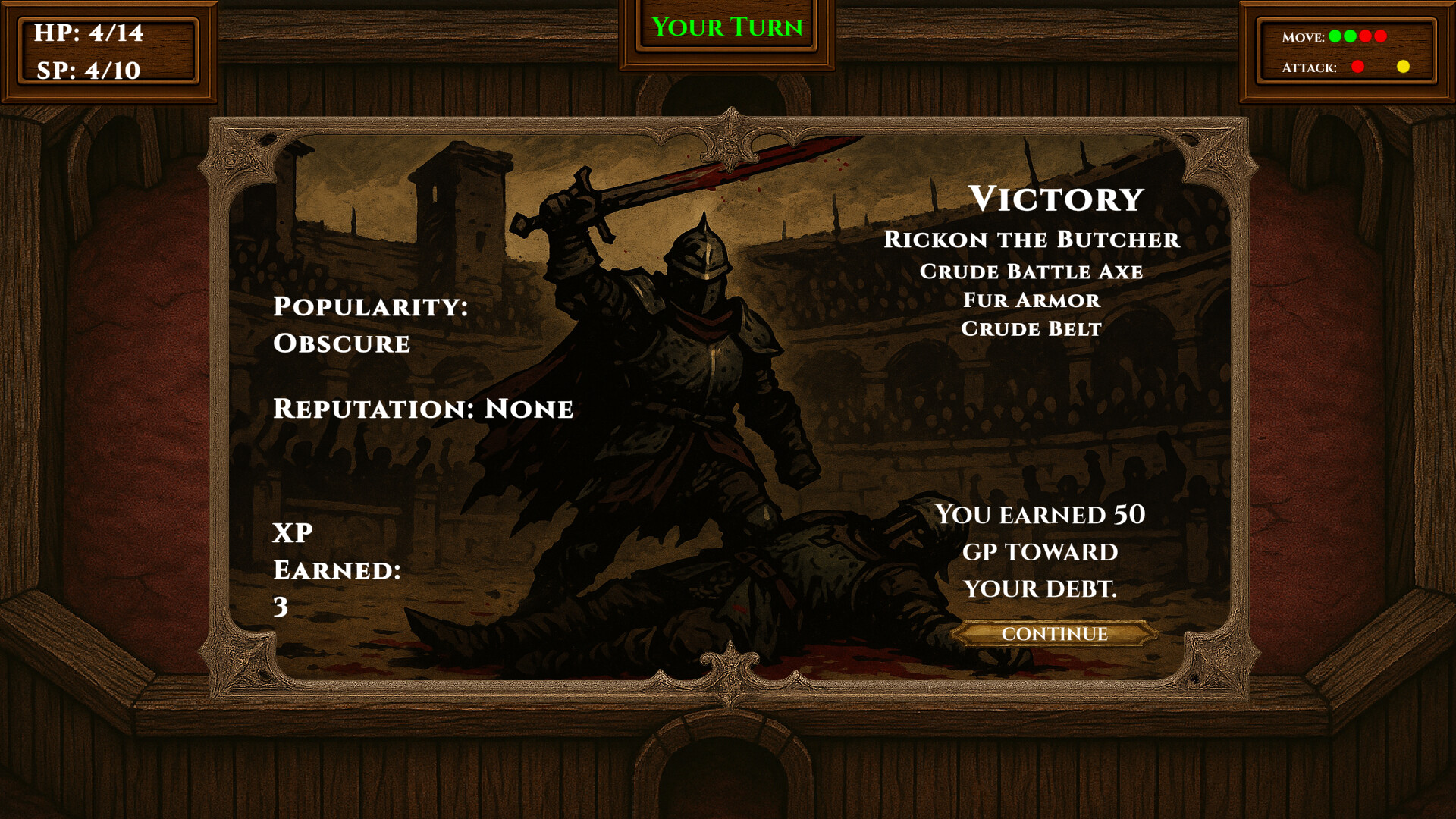Image resolution: width=1456 pixels, height=819 pixels.
Task: Click the Crude Belt reward item
Action: pyautogui.click(x=1031, y=328)
